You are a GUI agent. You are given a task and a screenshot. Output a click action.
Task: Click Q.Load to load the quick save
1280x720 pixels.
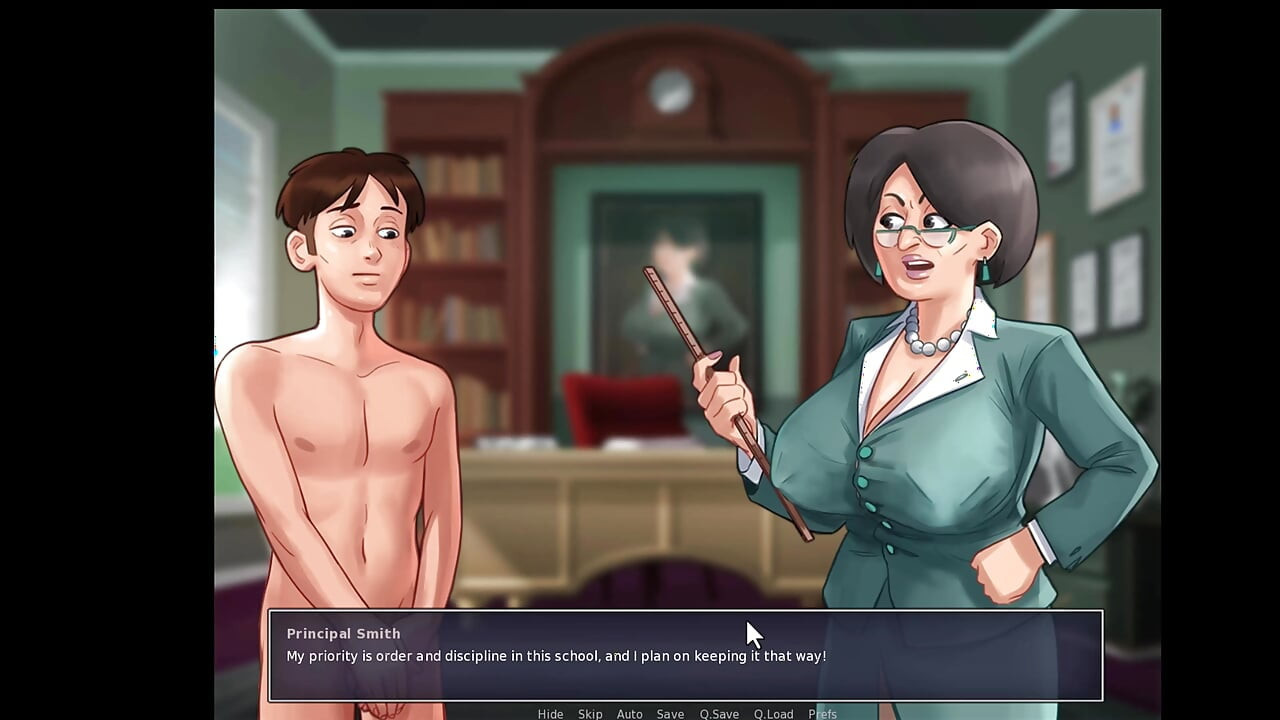point(773,714)
